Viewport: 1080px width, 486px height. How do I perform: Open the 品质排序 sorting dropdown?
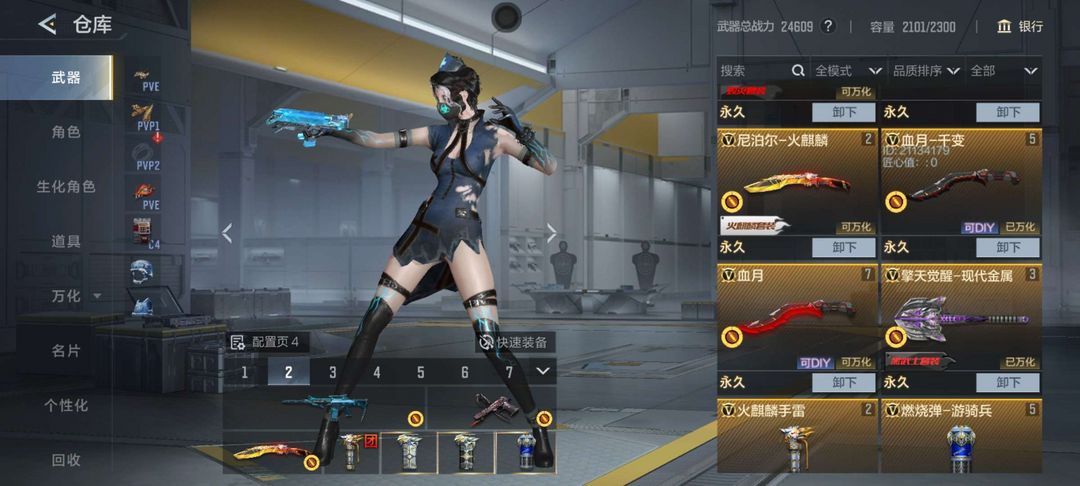click(x=925, y=71)
